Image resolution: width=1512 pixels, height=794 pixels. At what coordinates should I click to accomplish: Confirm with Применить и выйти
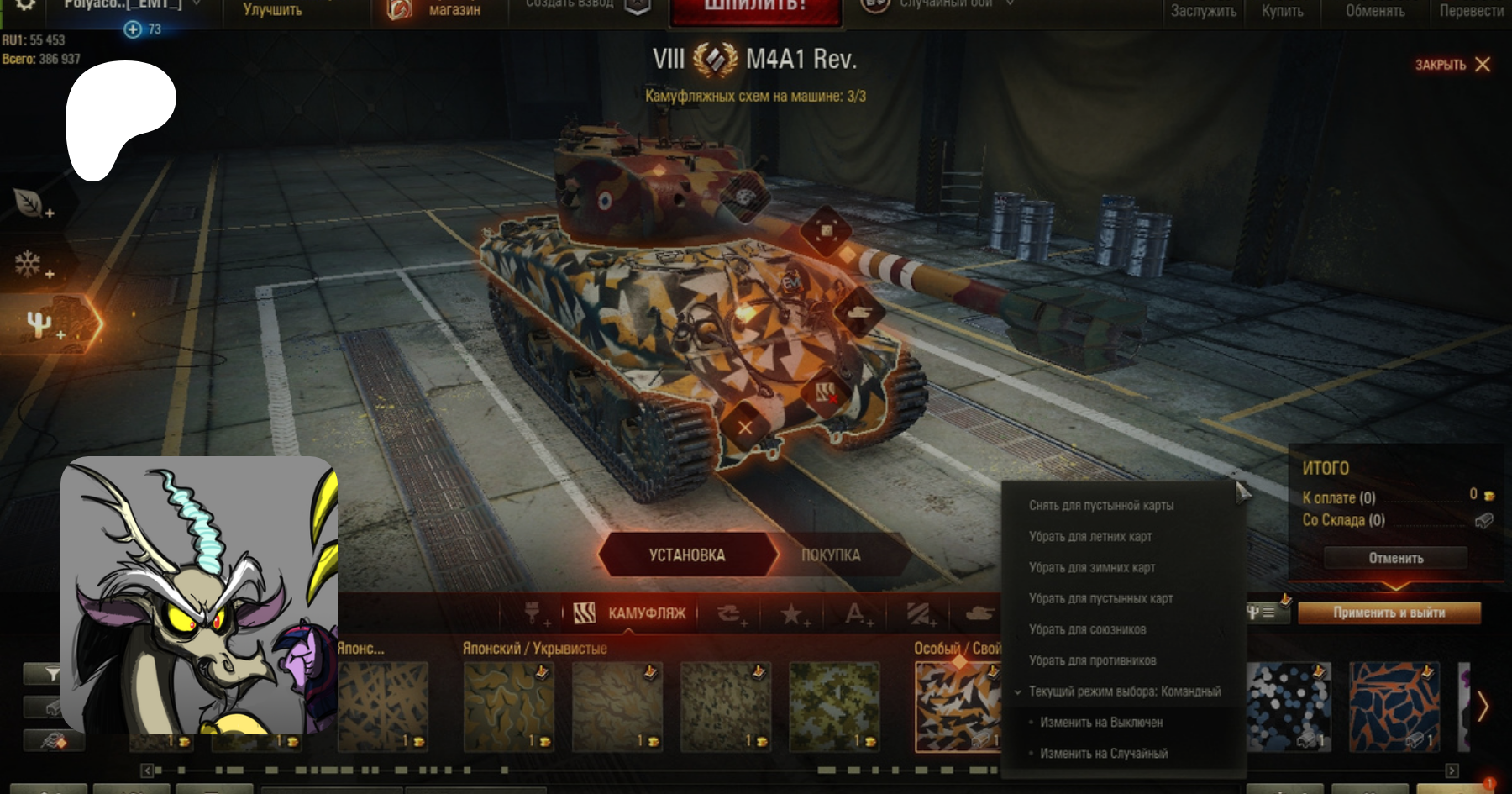[1389, 613]
